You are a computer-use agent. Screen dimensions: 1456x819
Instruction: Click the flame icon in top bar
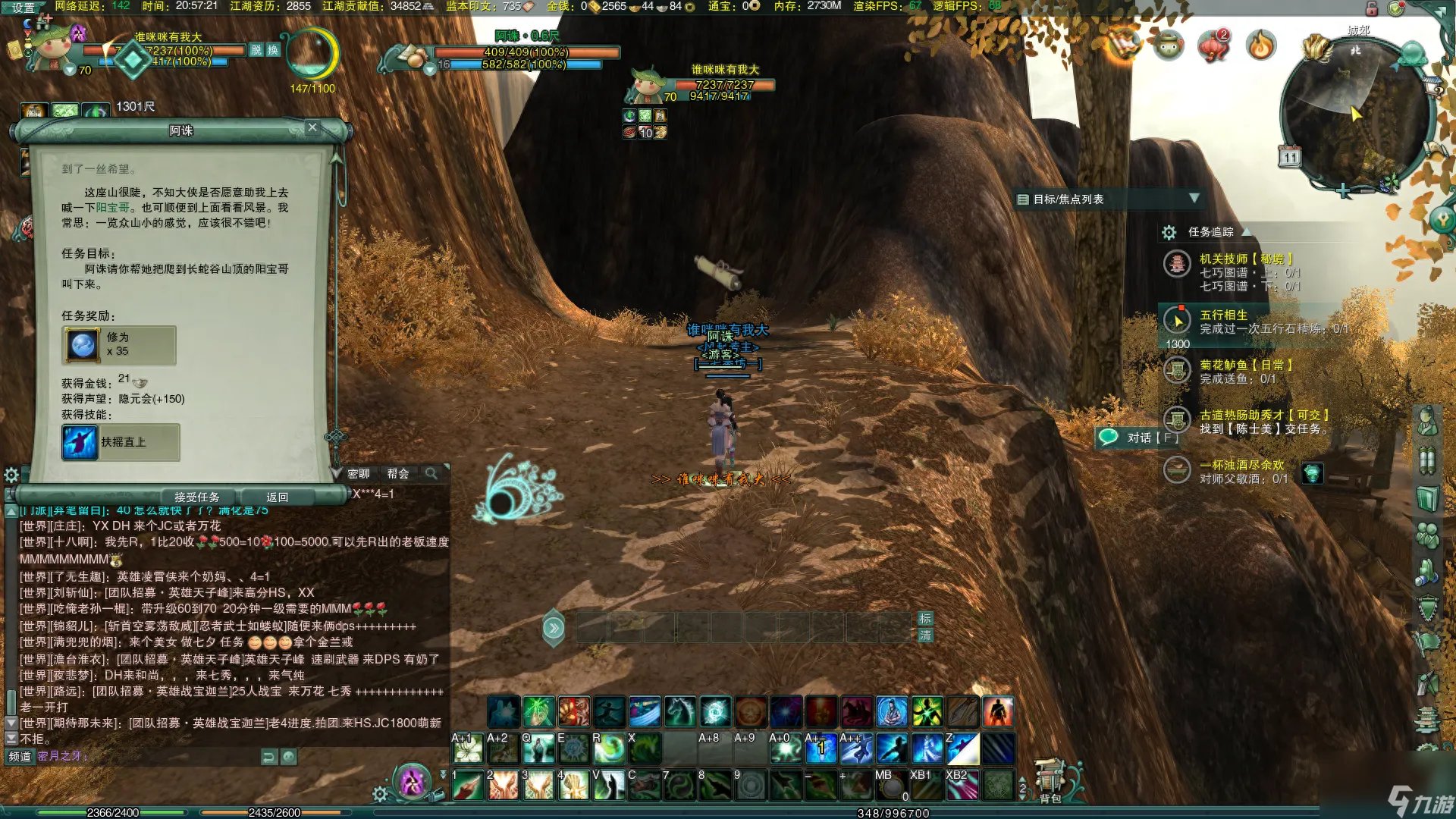click(x=1260, y=46)
